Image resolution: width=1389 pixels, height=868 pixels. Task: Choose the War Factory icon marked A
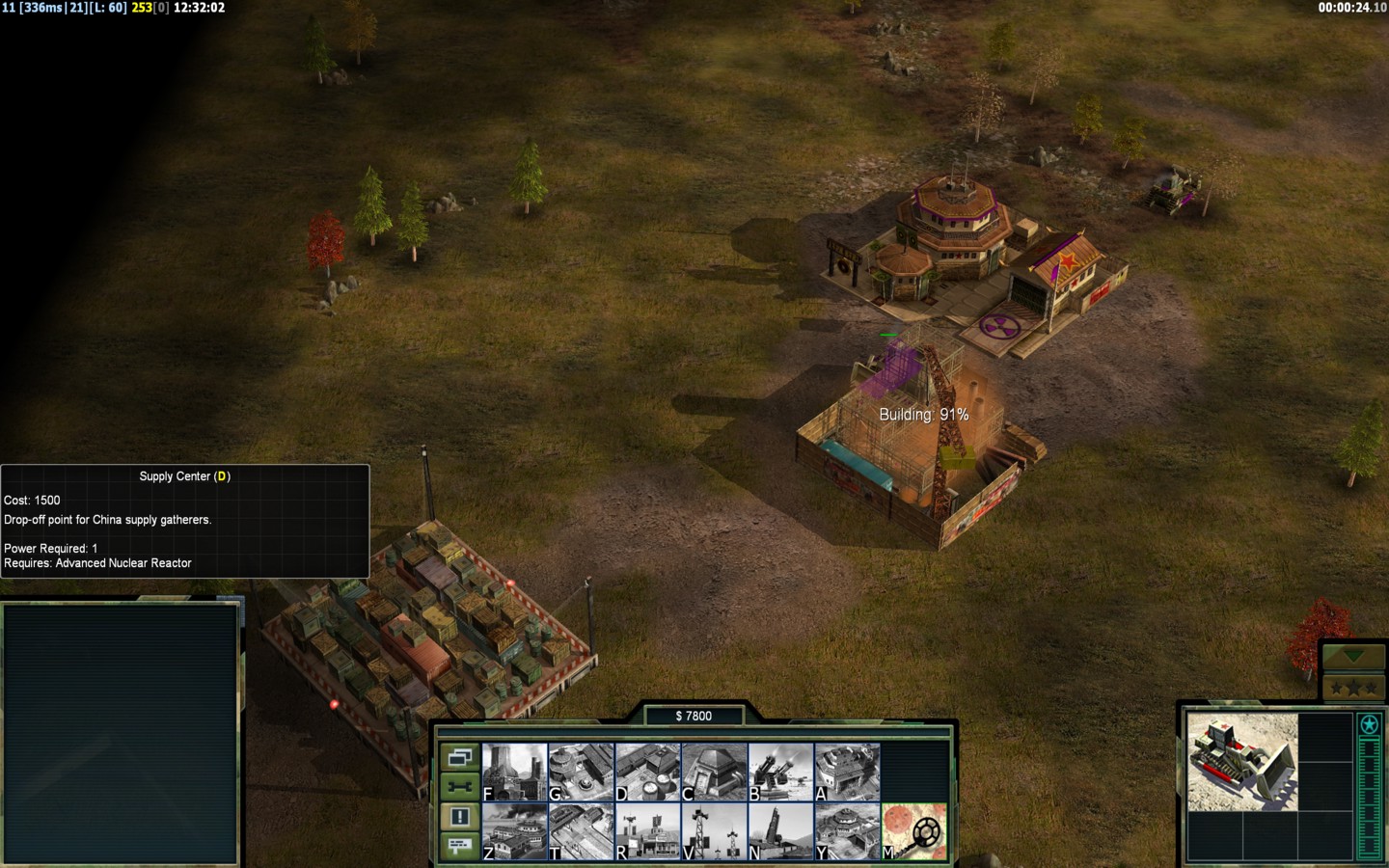pyautogui.click(x=848, y=772)
